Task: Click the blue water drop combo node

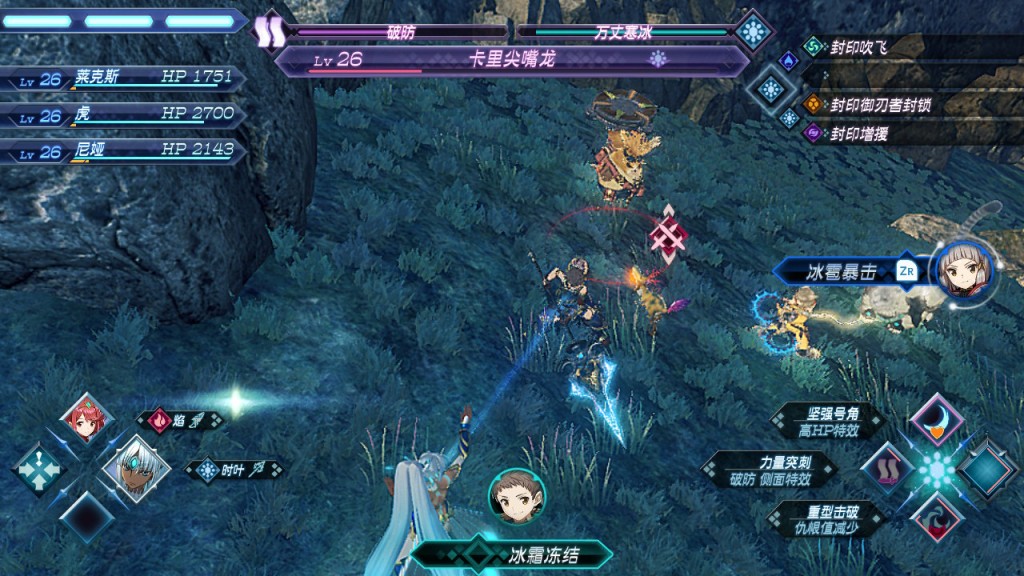Action: click(x=788, y=60)
